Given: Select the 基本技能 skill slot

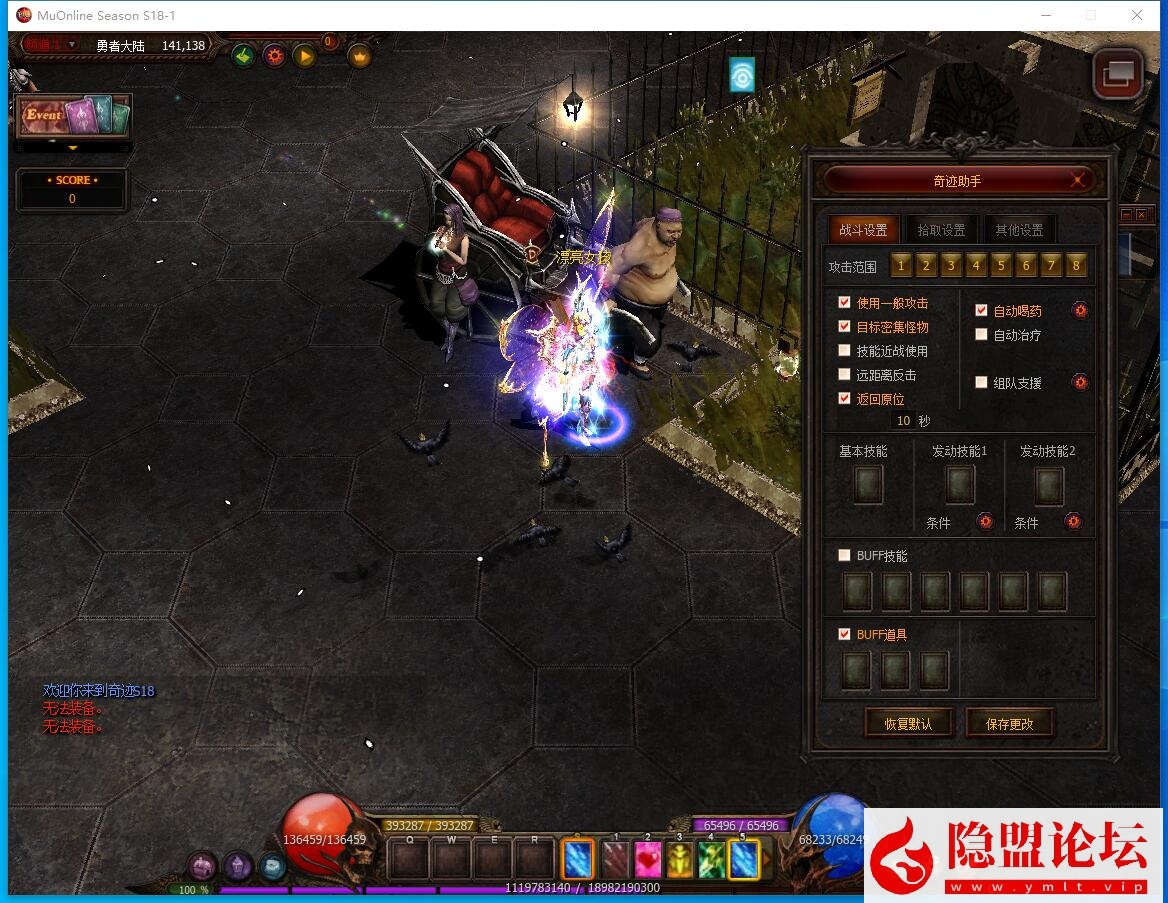Looking at the screenshot, I should tap(867, 486).
